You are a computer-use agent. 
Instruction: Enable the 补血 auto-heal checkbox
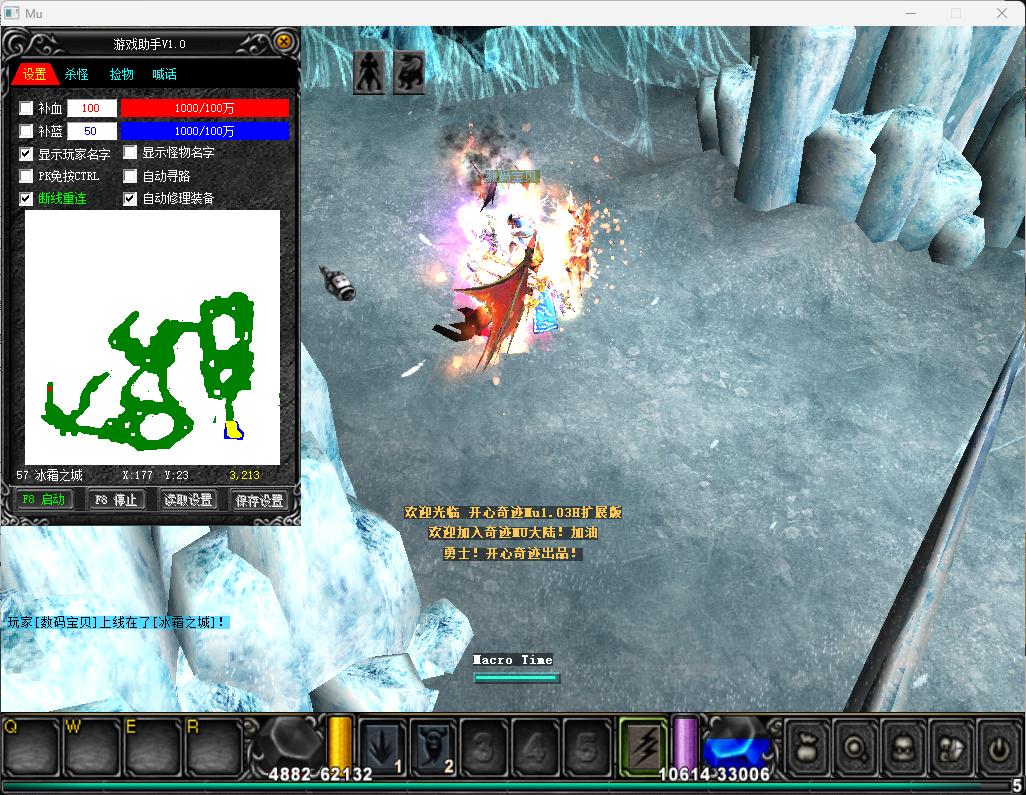27,108
